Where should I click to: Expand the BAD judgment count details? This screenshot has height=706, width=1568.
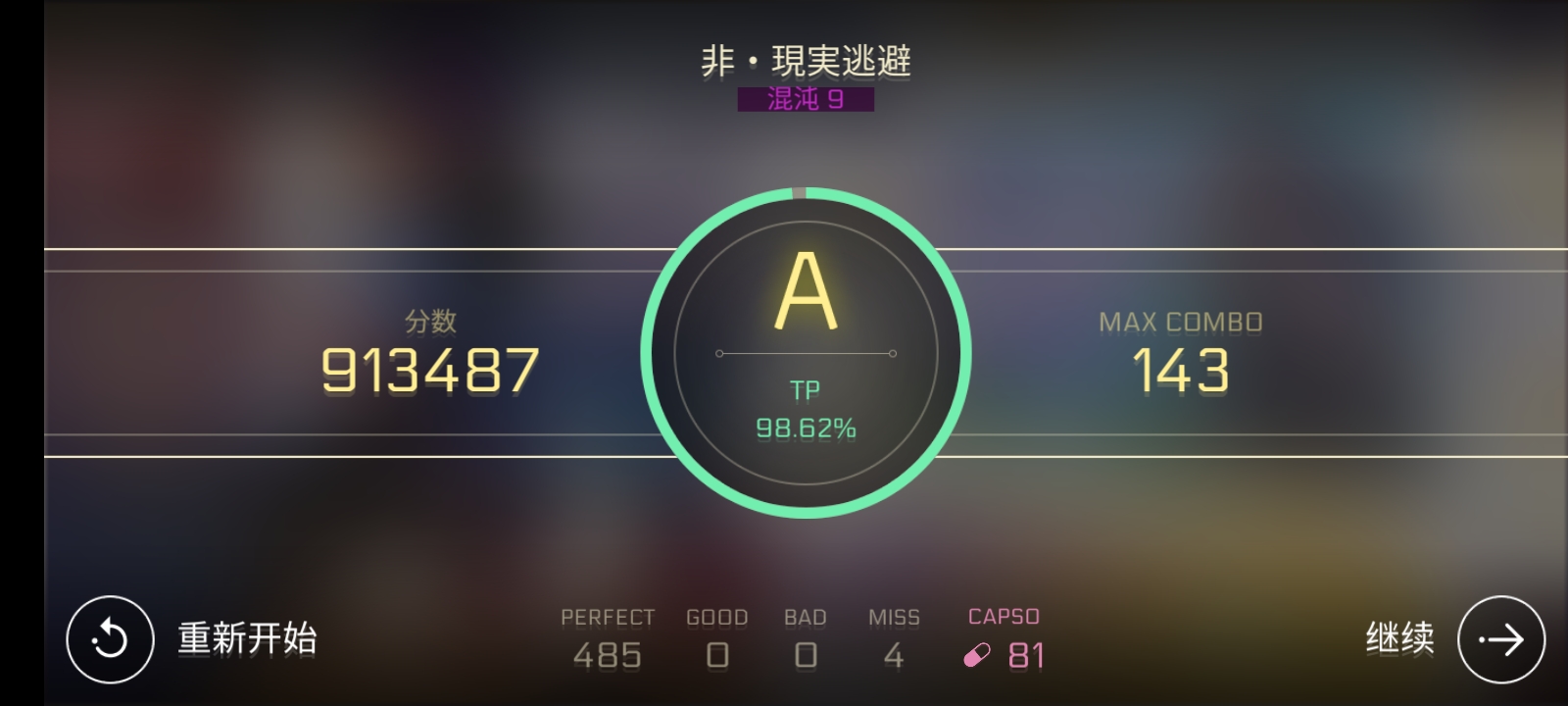click(806, 654)
